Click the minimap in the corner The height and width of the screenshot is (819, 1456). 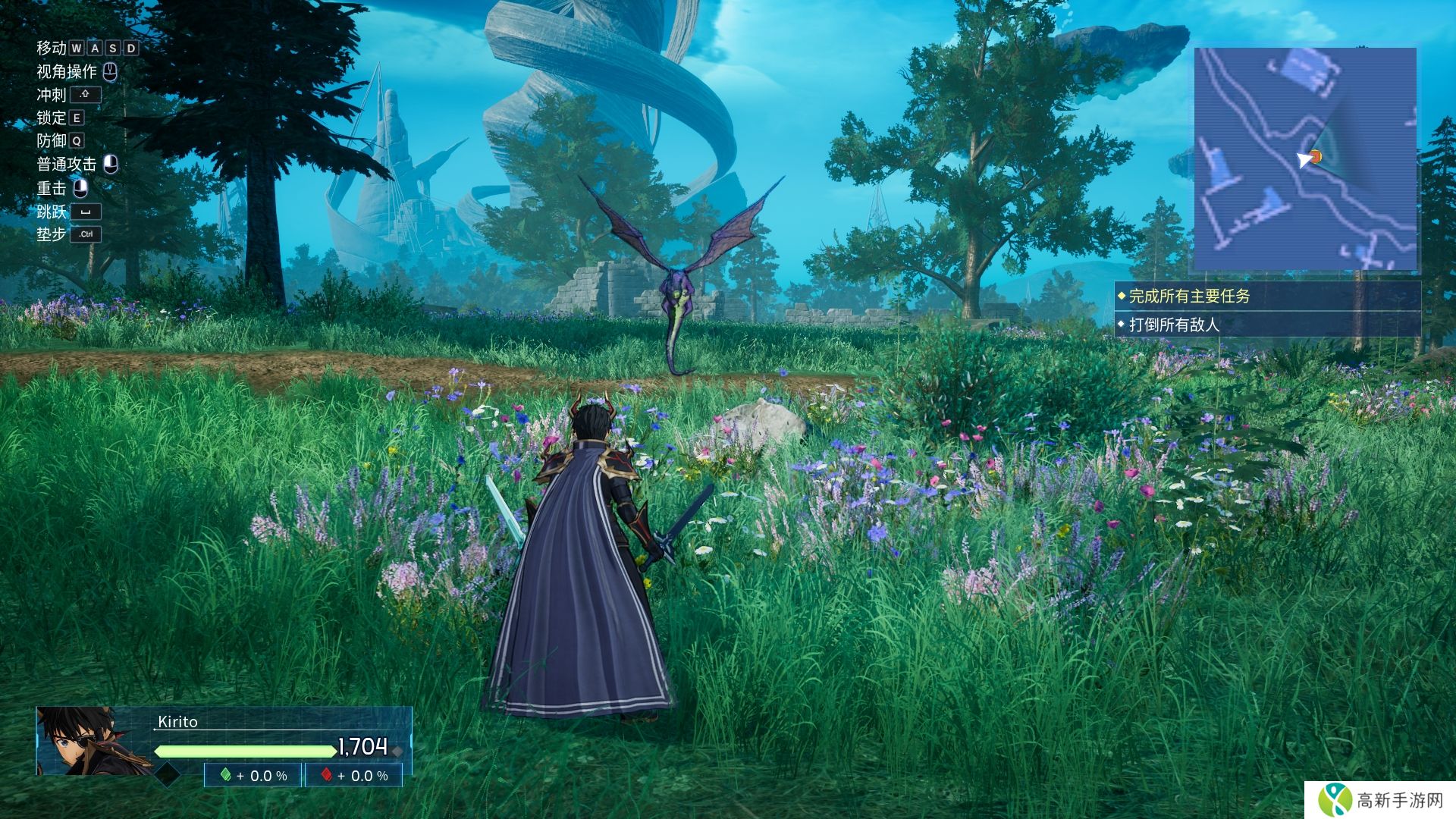tap(1305, 158)
